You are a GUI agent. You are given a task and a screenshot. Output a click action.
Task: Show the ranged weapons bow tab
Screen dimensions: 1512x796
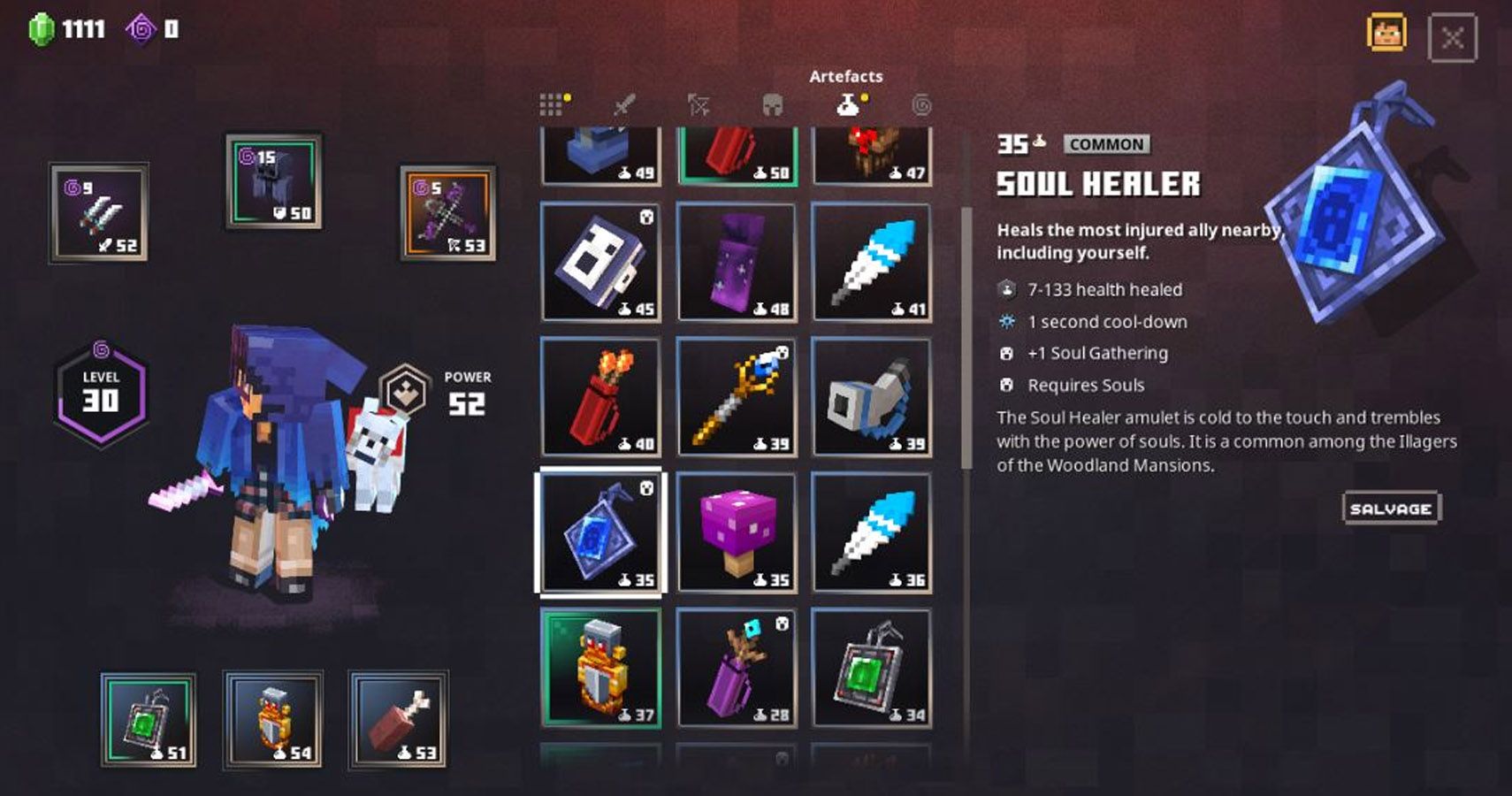699,105
